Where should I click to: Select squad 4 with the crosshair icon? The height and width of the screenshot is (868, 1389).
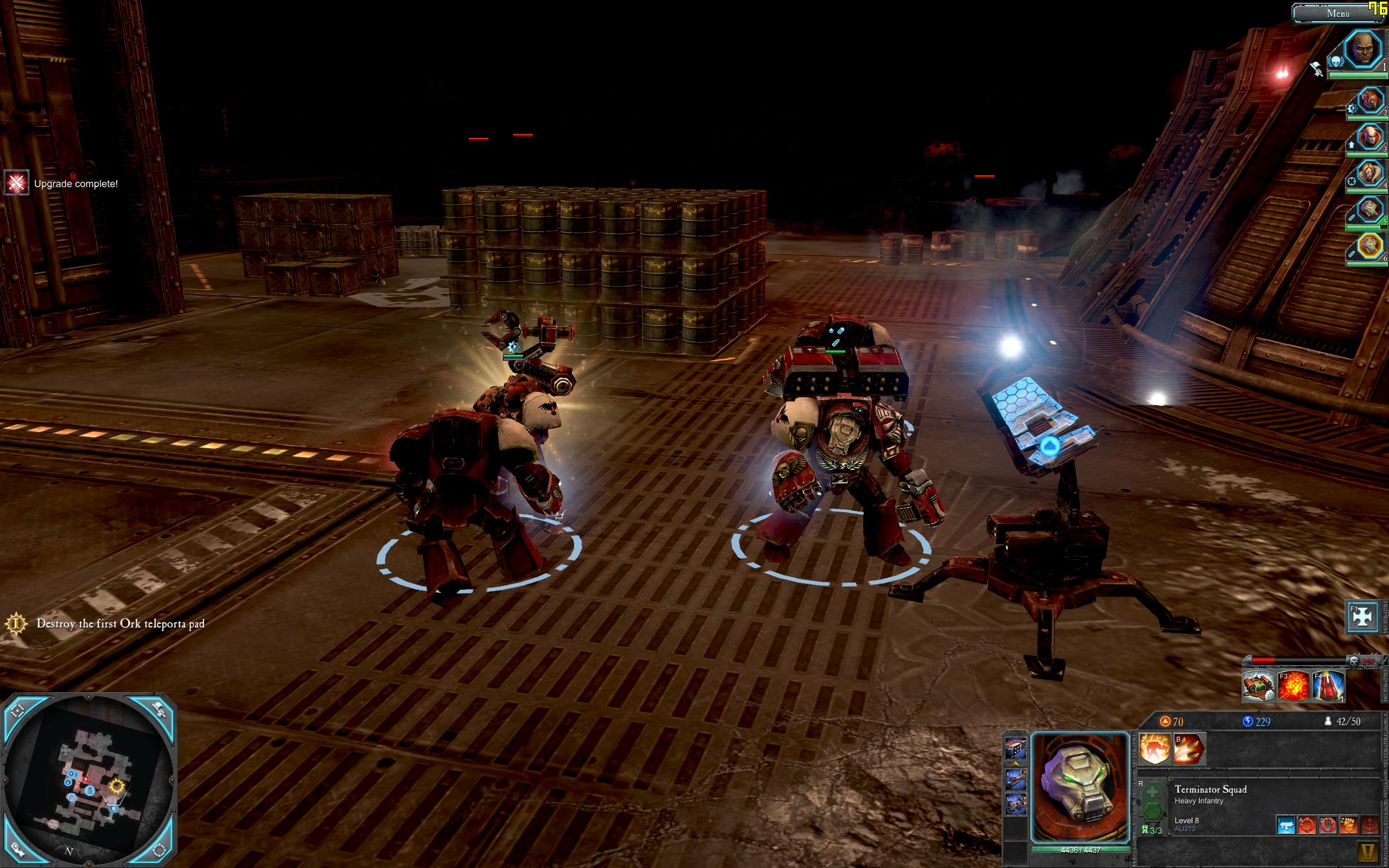1370,175
